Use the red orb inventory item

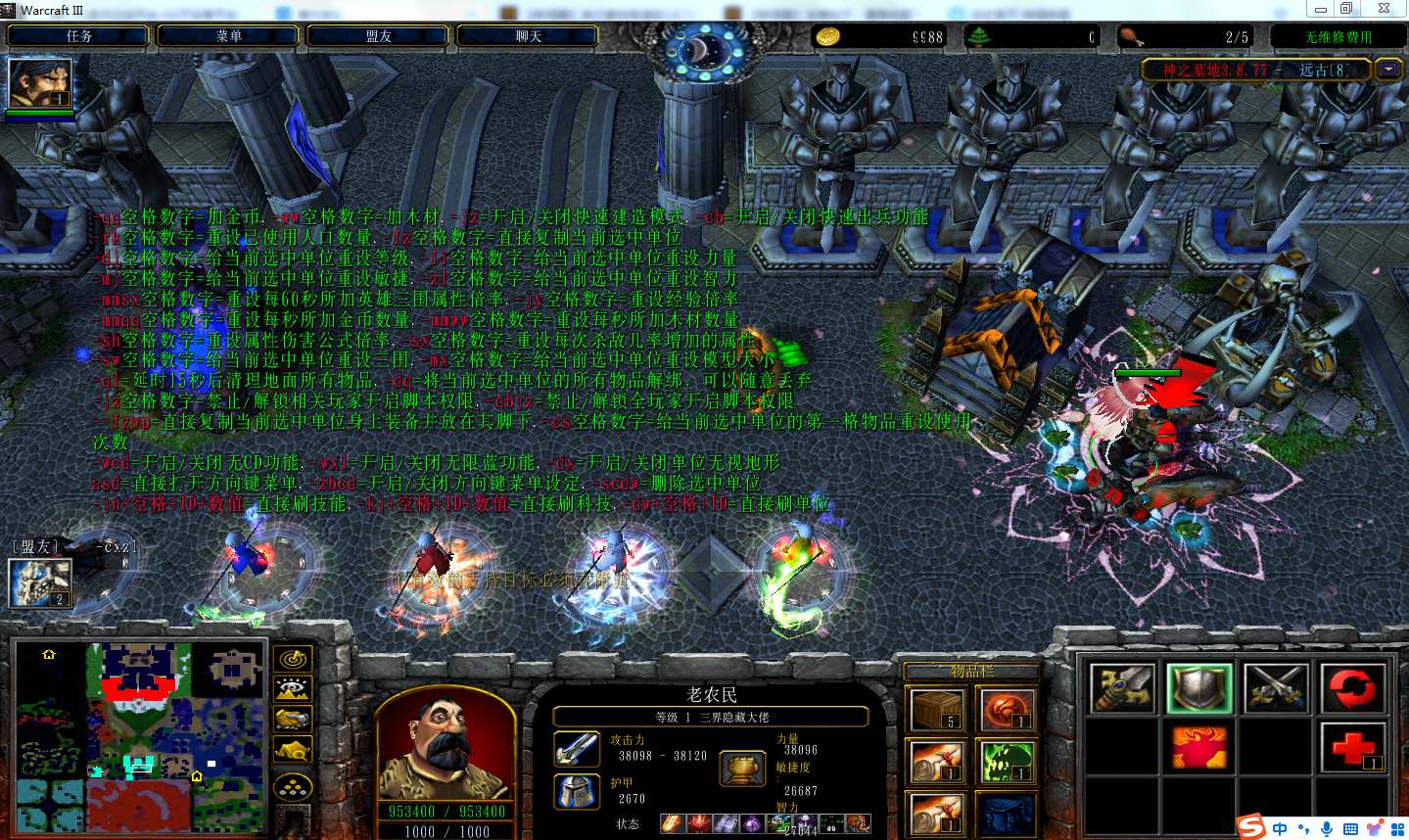click(1007, 709)
